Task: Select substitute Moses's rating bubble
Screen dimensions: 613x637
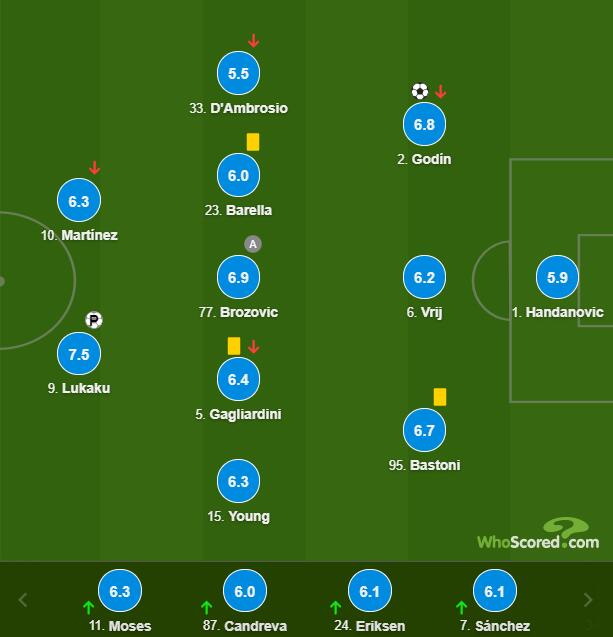Action: [120, 591]
